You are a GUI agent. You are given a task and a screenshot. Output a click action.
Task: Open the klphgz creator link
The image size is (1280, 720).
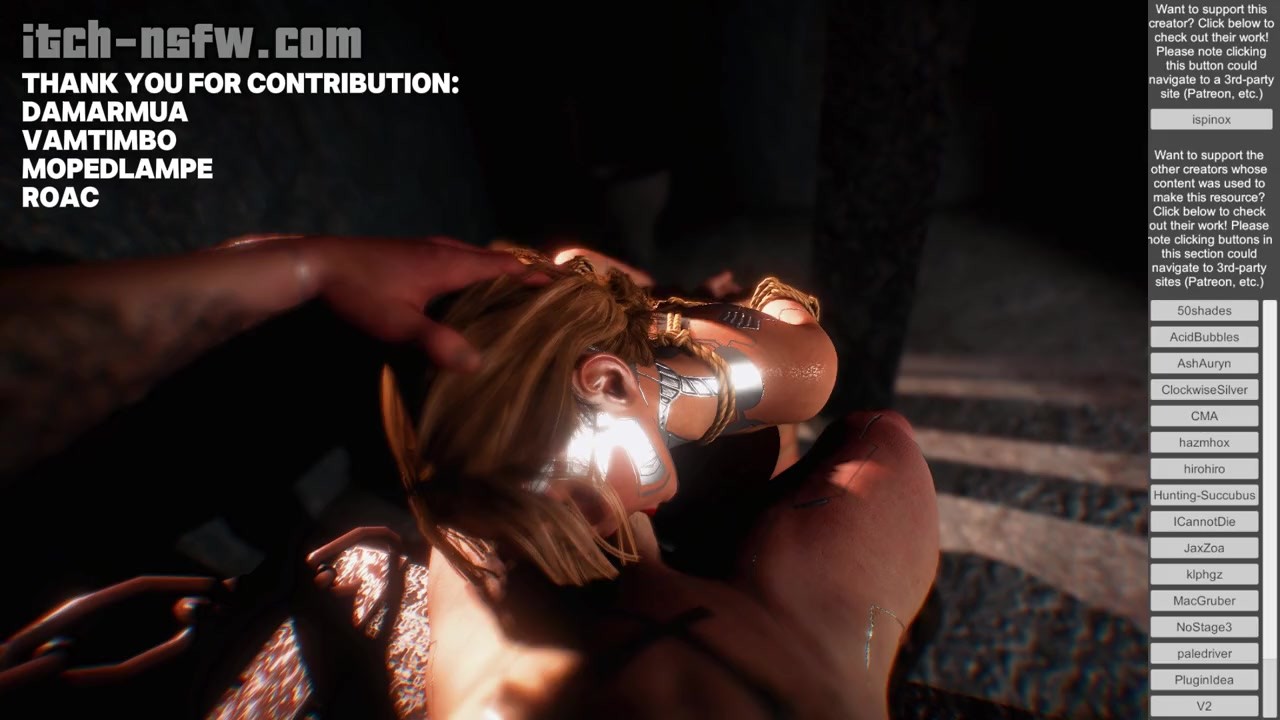1204,574
